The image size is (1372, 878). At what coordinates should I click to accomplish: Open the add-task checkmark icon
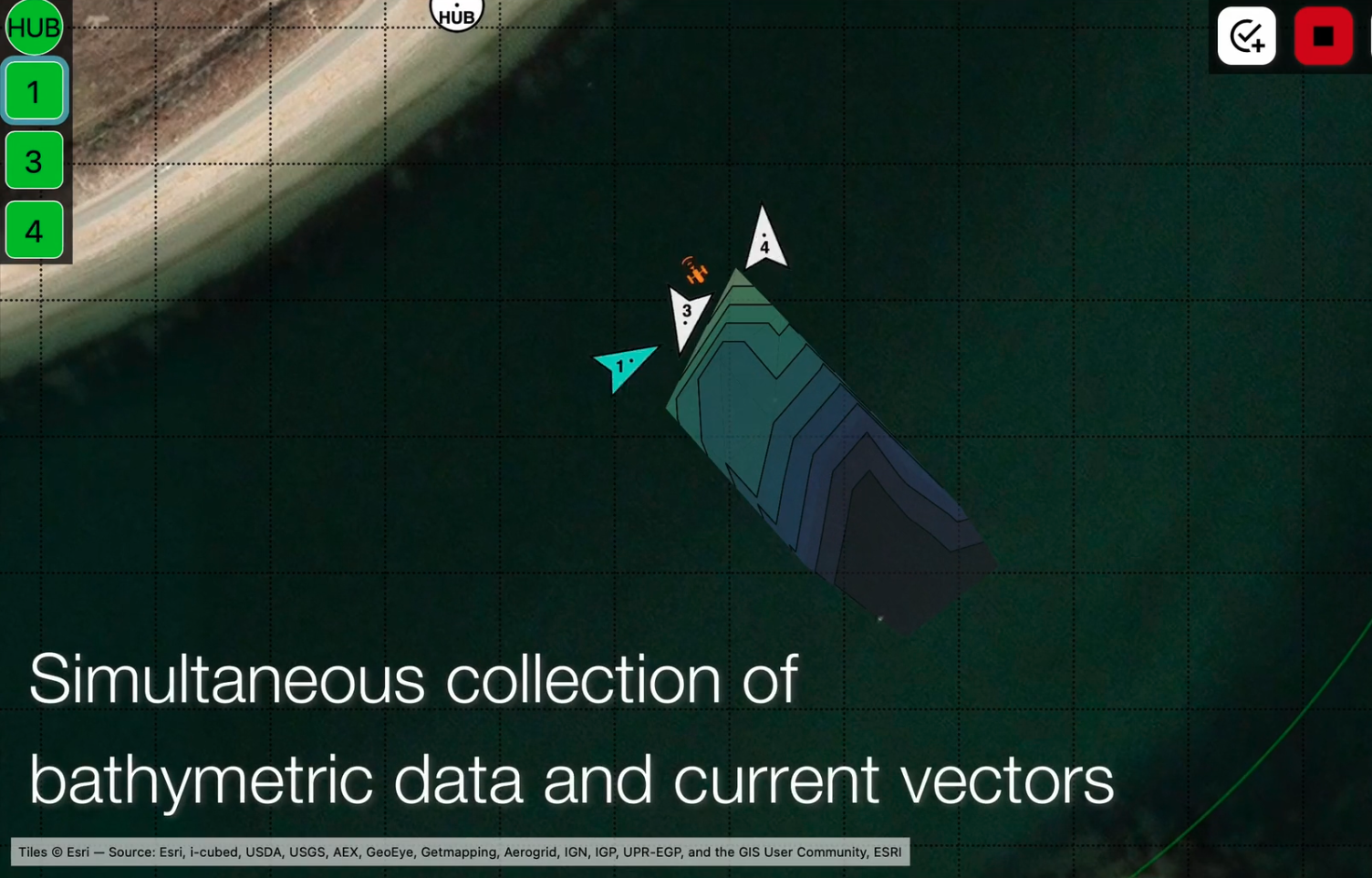pos(1246,36)
